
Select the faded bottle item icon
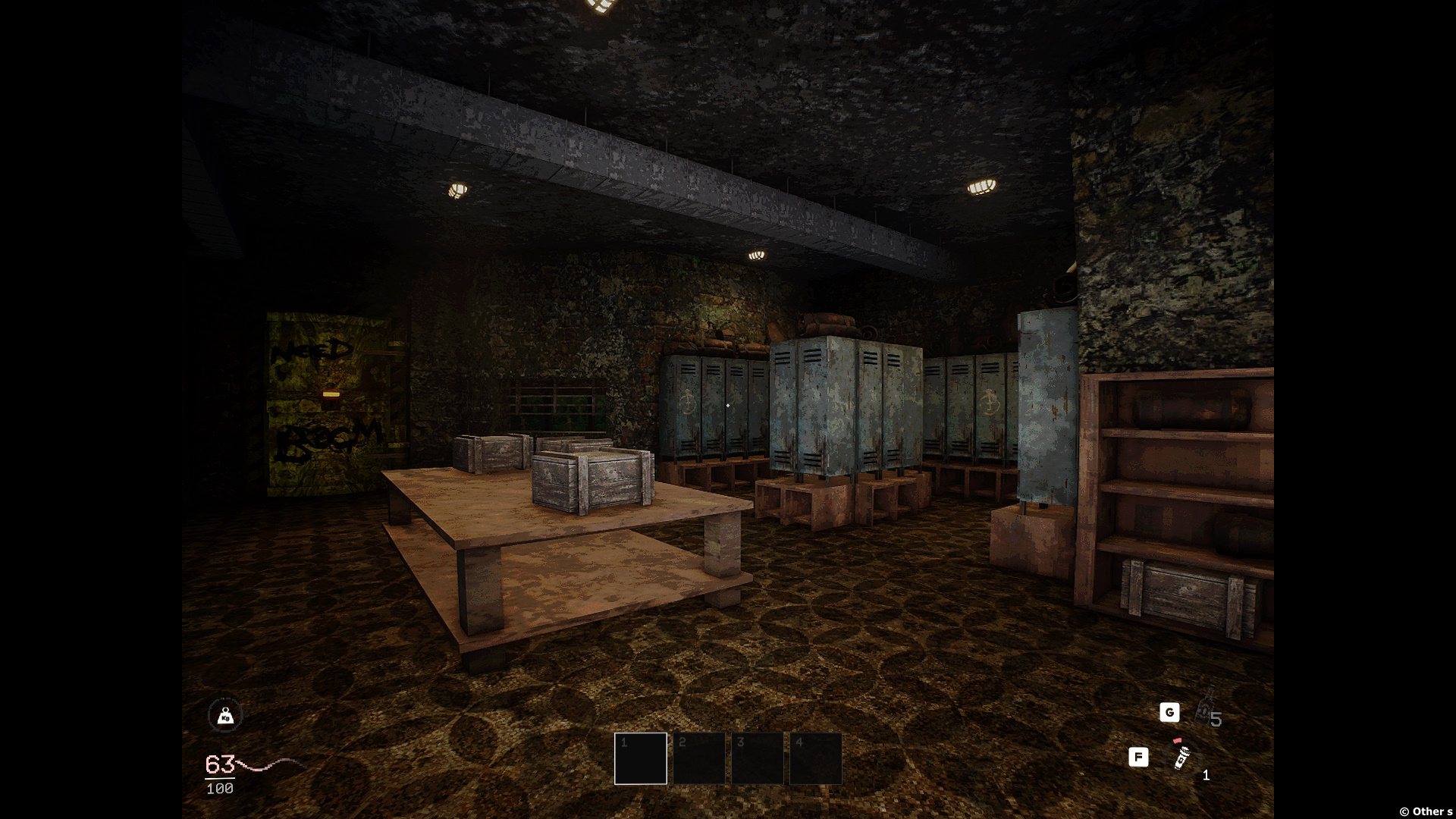[1205, 708]
